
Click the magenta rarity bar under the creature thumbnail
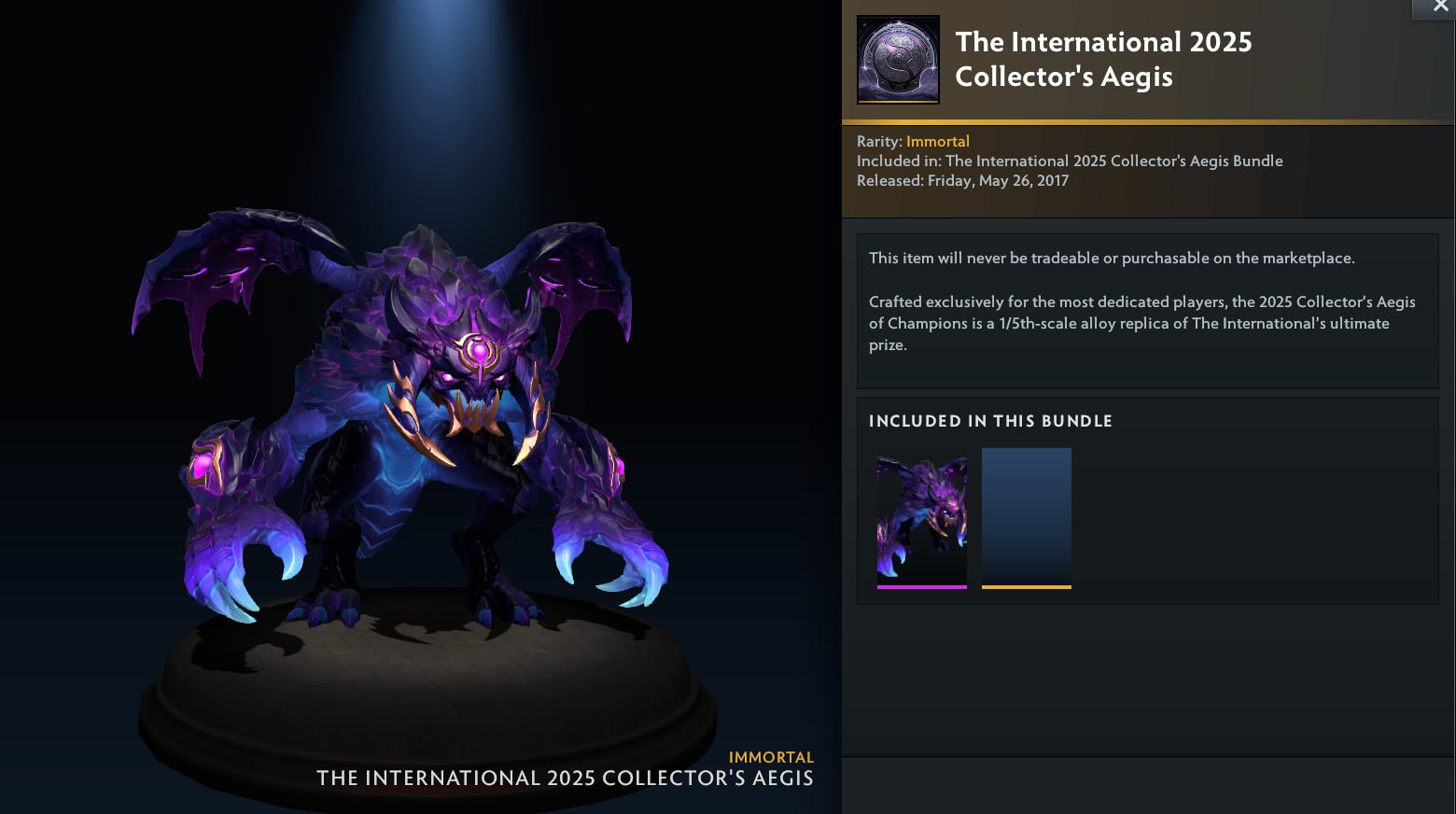[922, 587]
